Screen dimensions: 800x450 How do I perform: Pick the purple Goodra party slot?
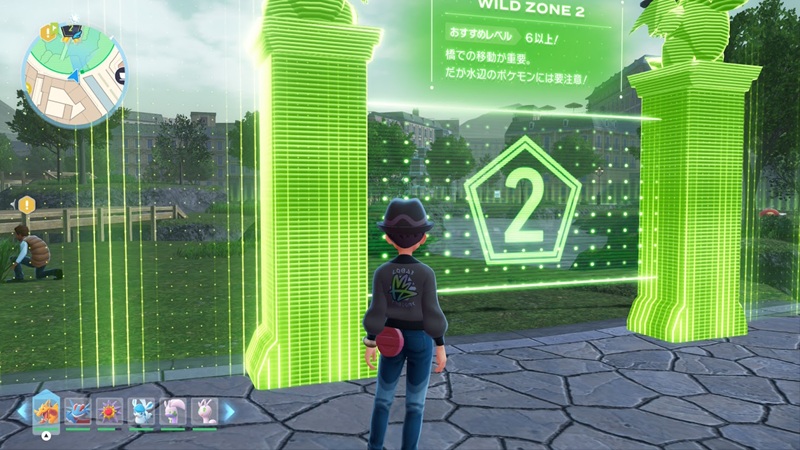pos(173,411)
